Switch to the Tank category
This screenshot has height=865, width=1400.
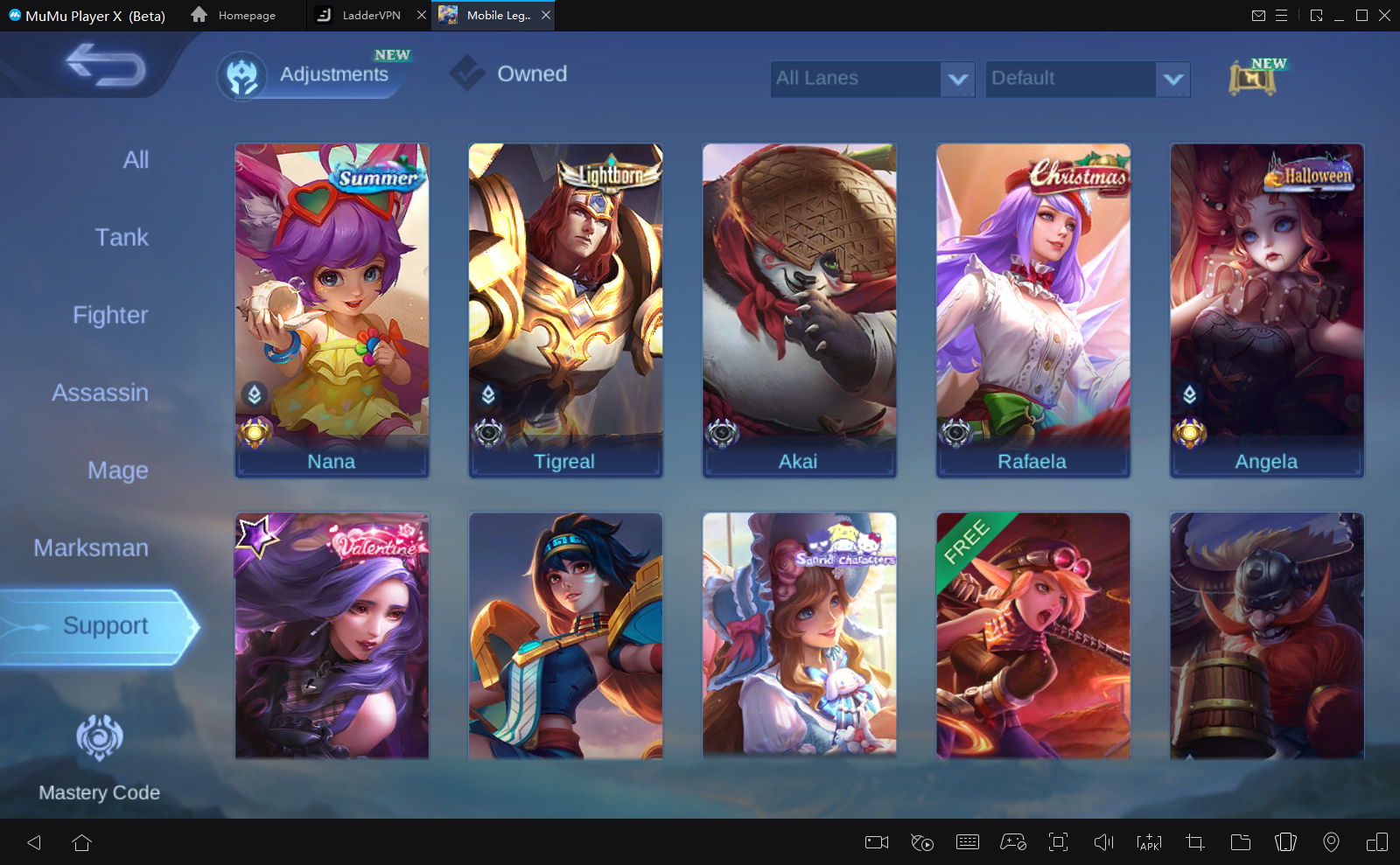122,238
